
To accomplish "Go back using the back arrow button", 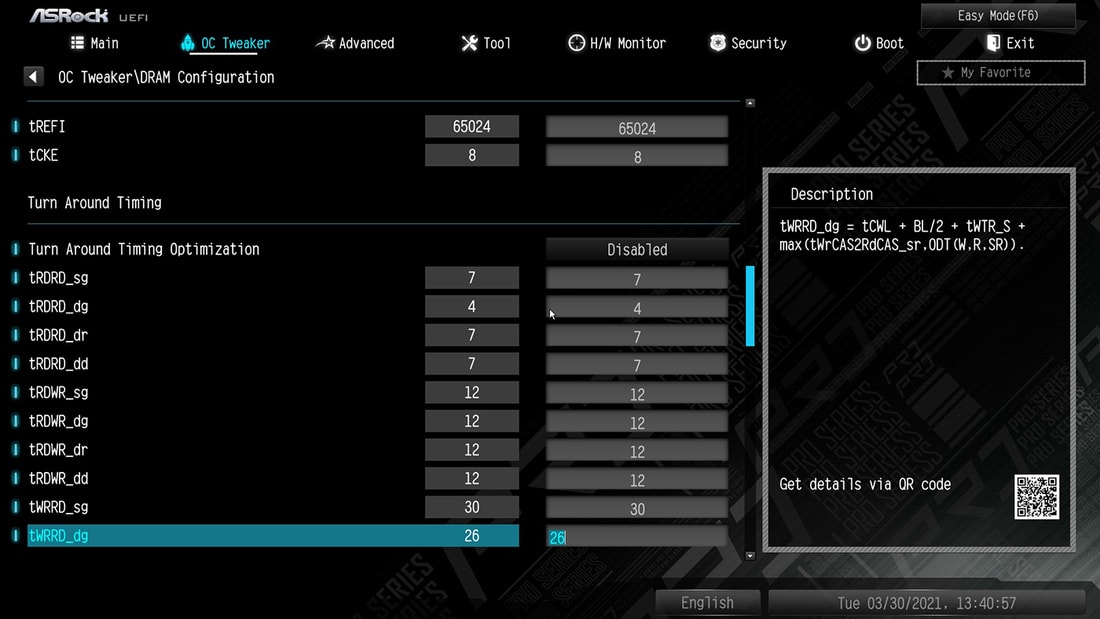I will (34, 77).
